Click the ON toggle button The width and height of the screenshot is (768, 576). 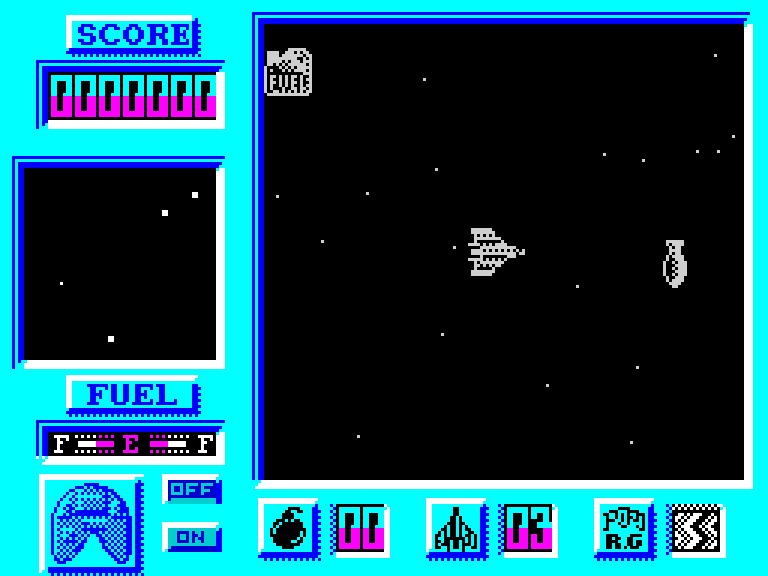pyautogui.click(x=190, y=537)
